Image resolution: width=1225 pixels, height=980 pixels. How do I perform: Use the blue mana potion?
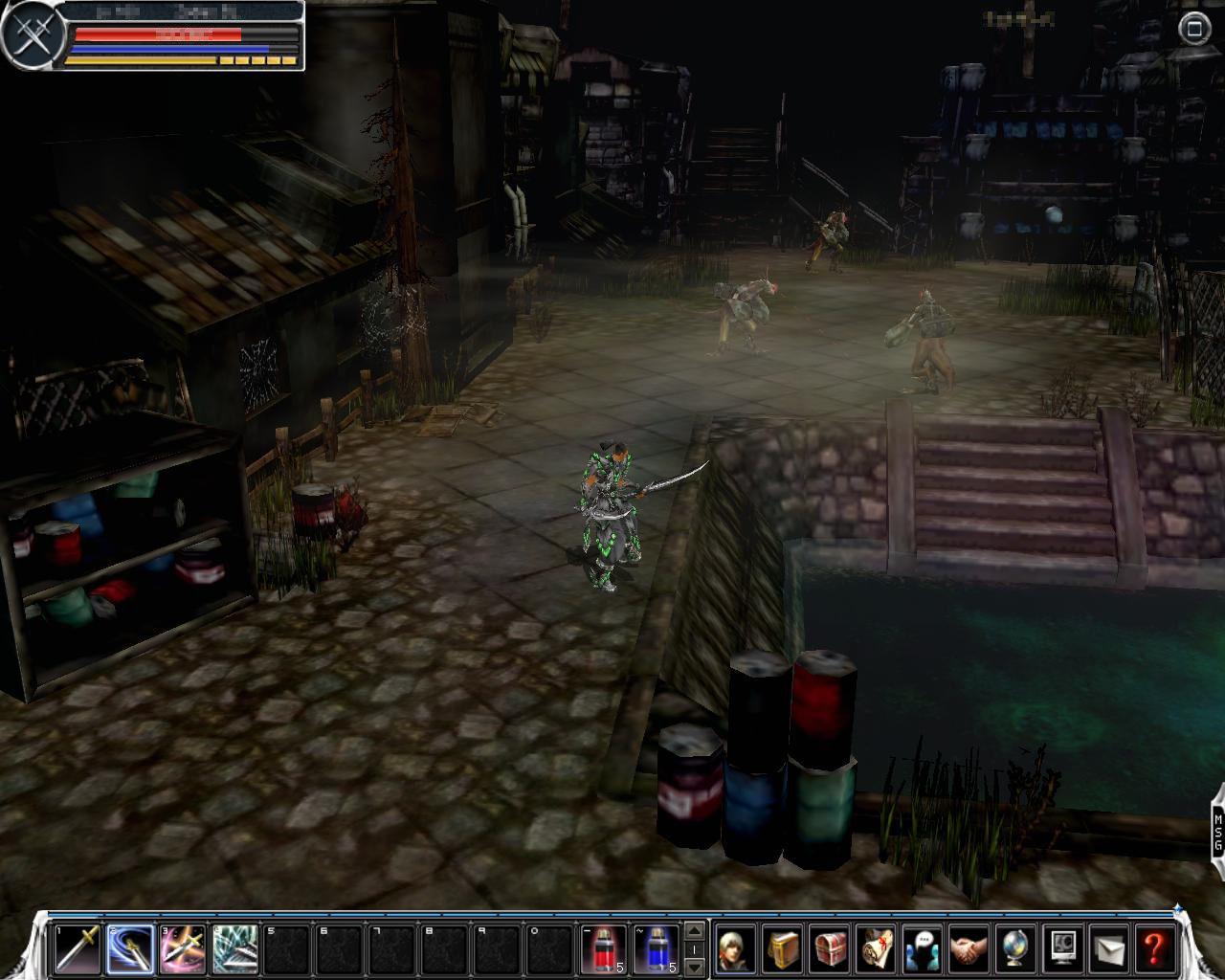(x=657, y=948)
